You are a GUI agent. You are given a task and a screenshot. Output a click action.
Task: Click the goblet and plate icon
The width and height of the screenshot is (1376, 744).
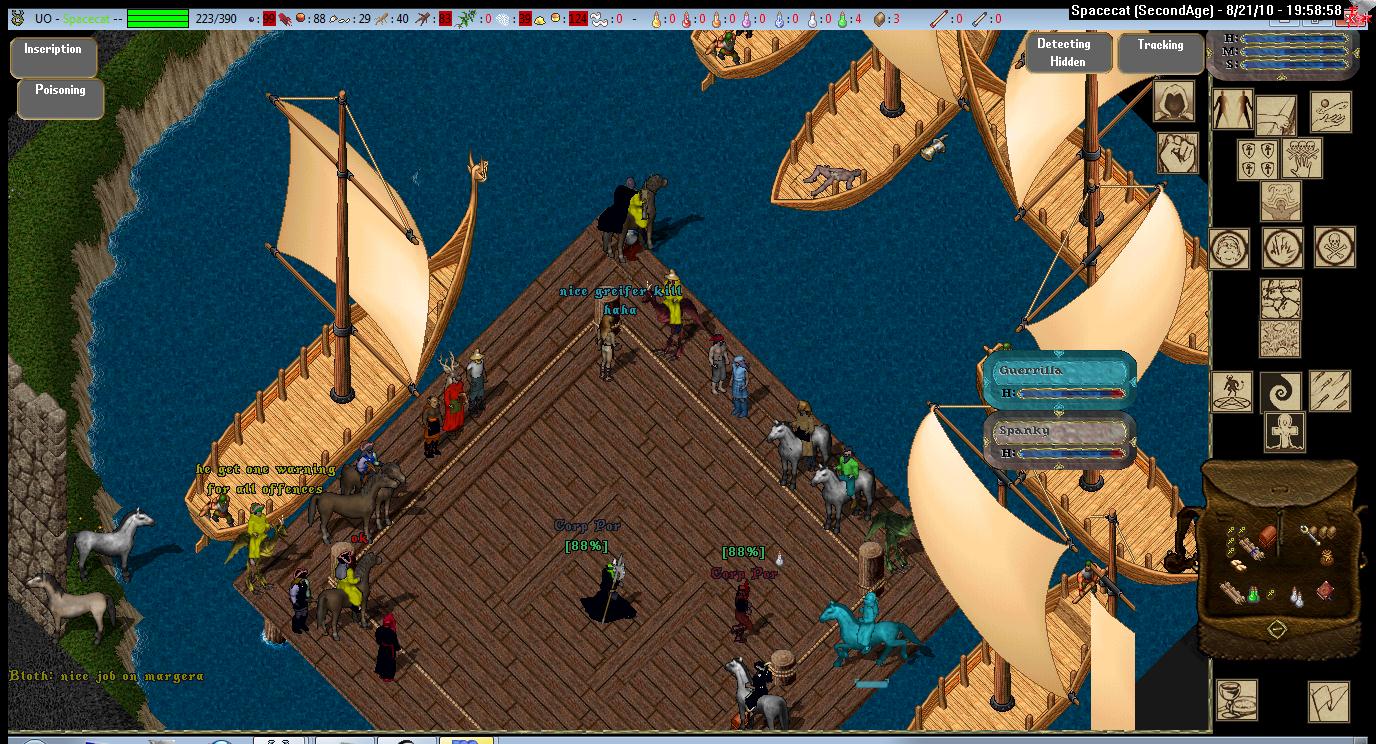[1236, 699]
